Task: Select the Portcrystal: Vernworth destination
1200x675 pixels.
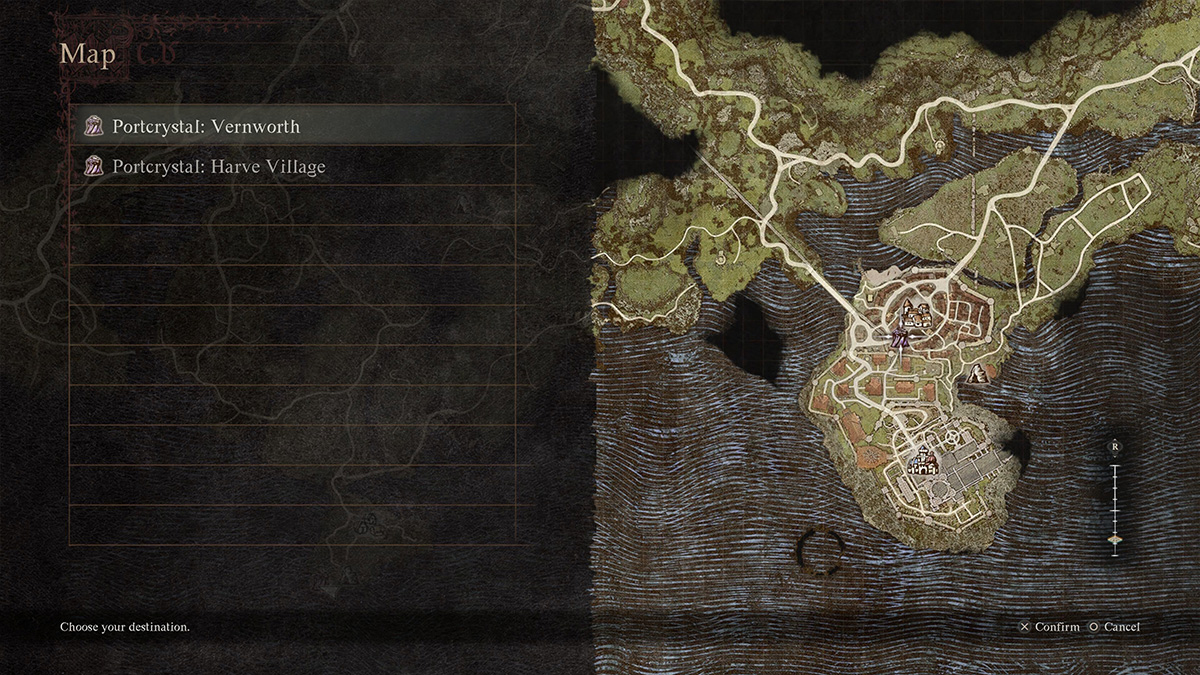Action: click(292, 127)
